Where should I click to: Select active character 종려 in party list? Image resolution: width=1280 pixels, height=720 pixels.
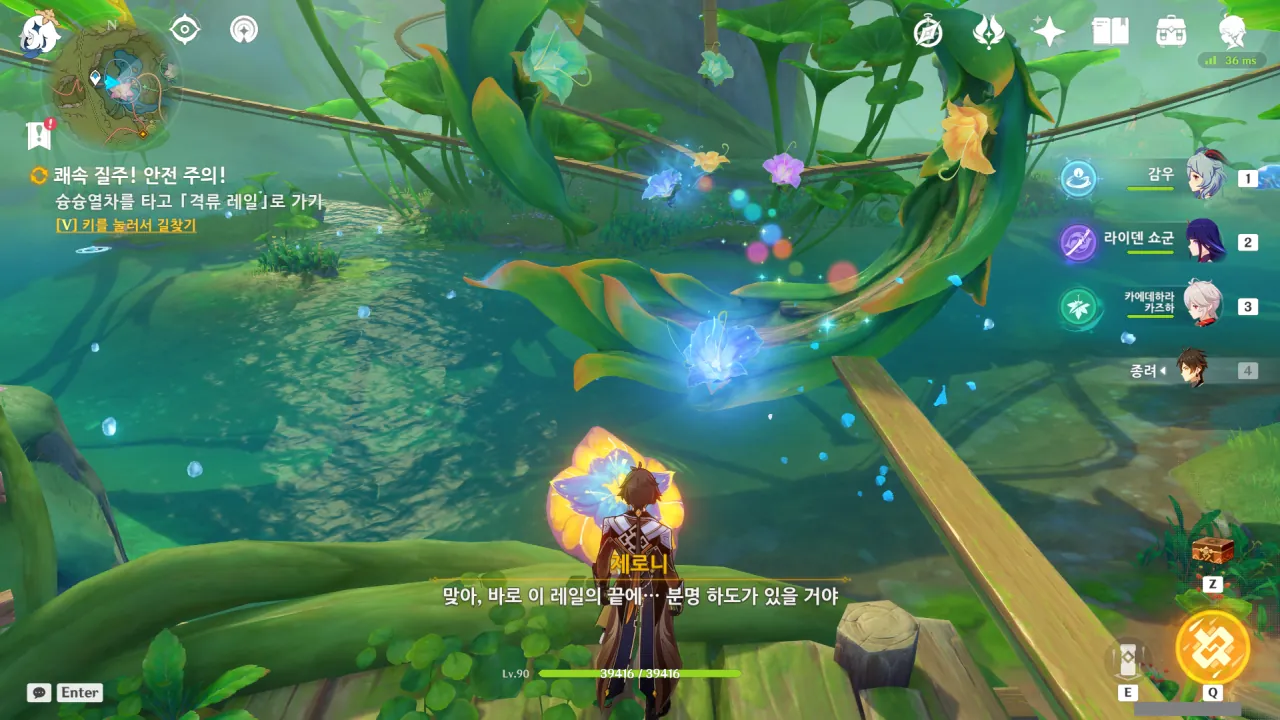point(1192,370)
